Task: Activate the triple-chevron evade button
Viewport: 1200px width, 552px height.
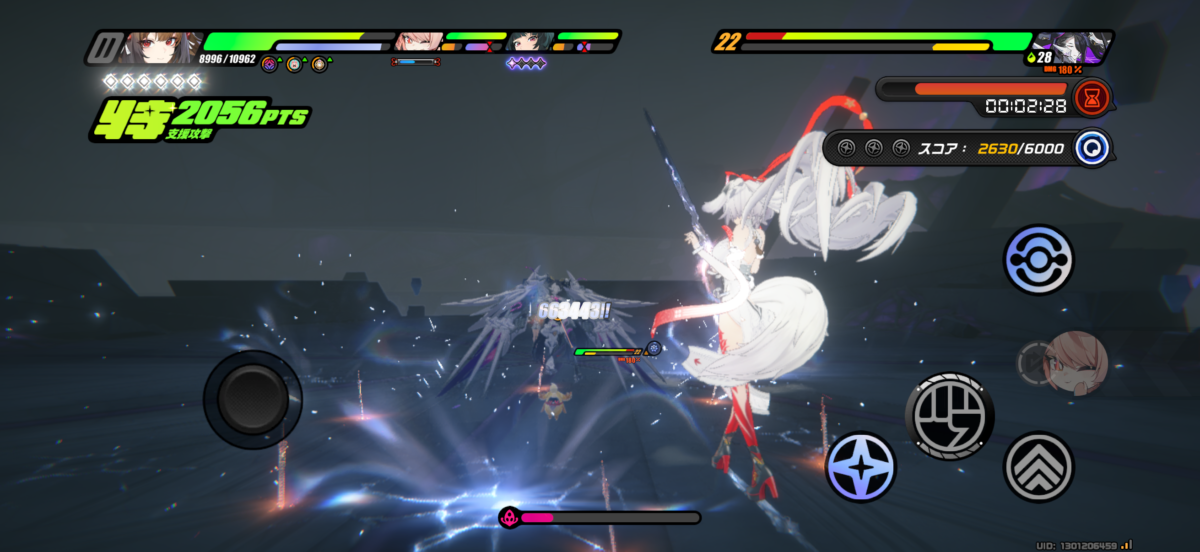Action: [x=1038, y=466]
